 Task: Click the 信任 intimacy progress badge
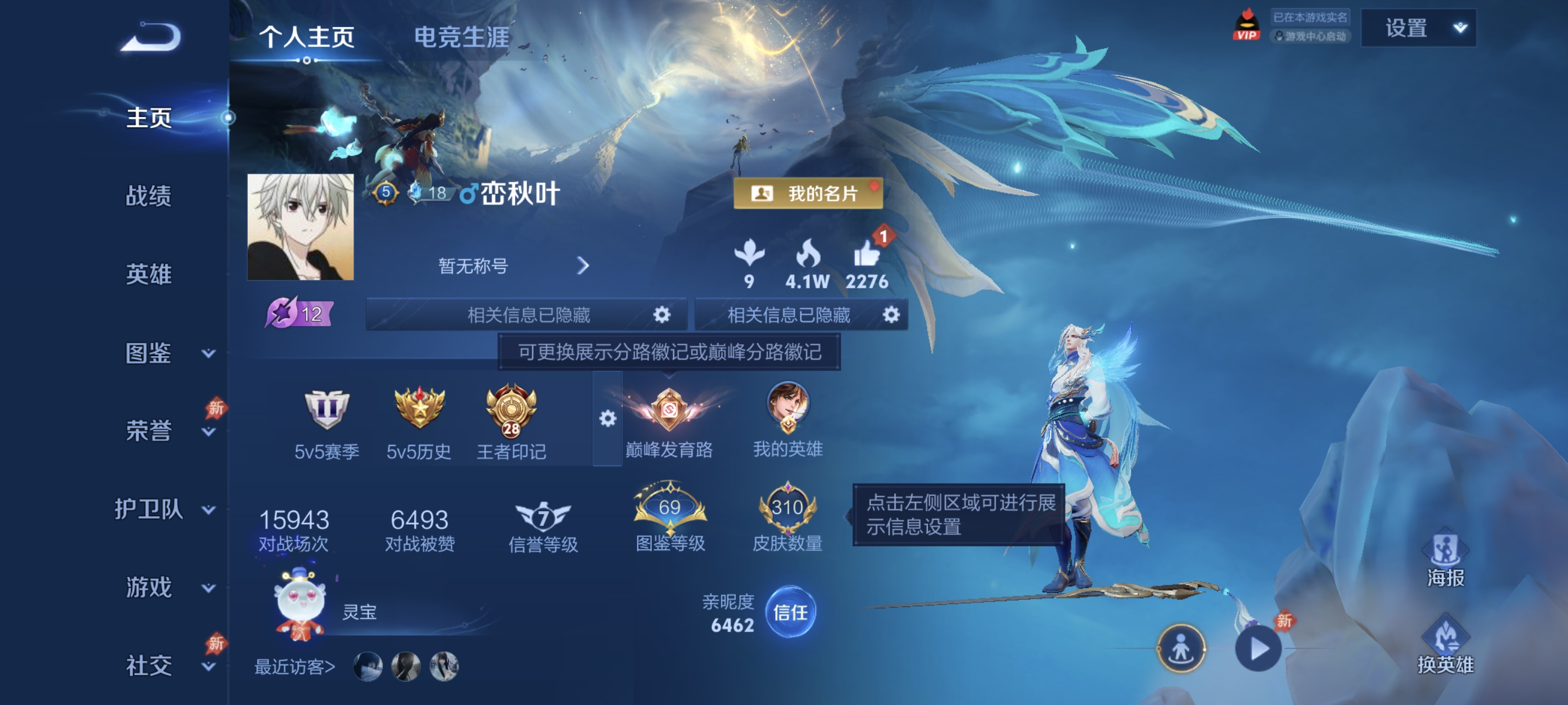tap(791, 613)
